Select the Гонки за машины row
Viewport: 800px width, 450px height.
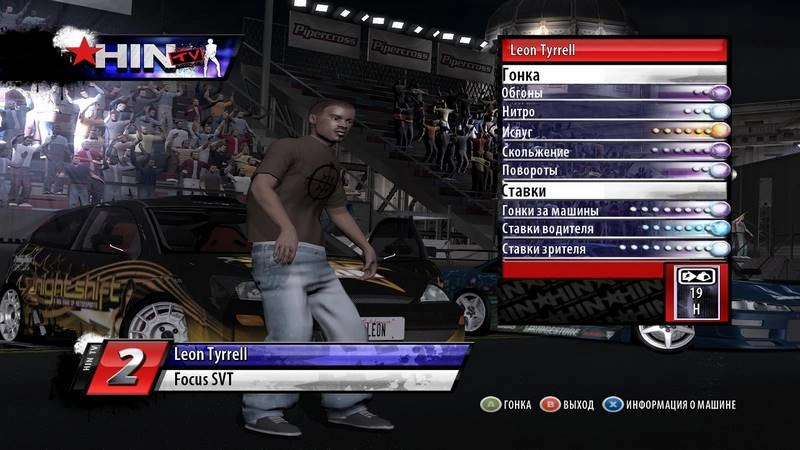(614, 210)
